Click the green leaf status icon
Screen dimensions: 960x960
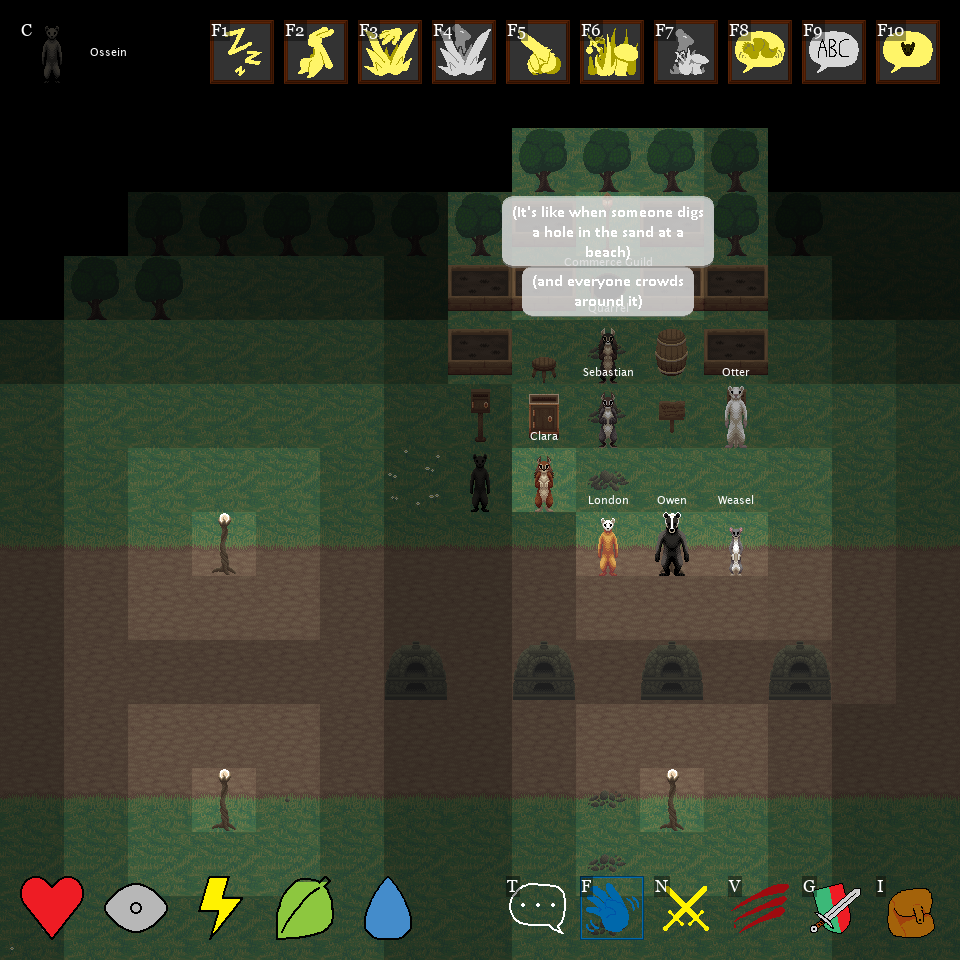click(304, 907)
